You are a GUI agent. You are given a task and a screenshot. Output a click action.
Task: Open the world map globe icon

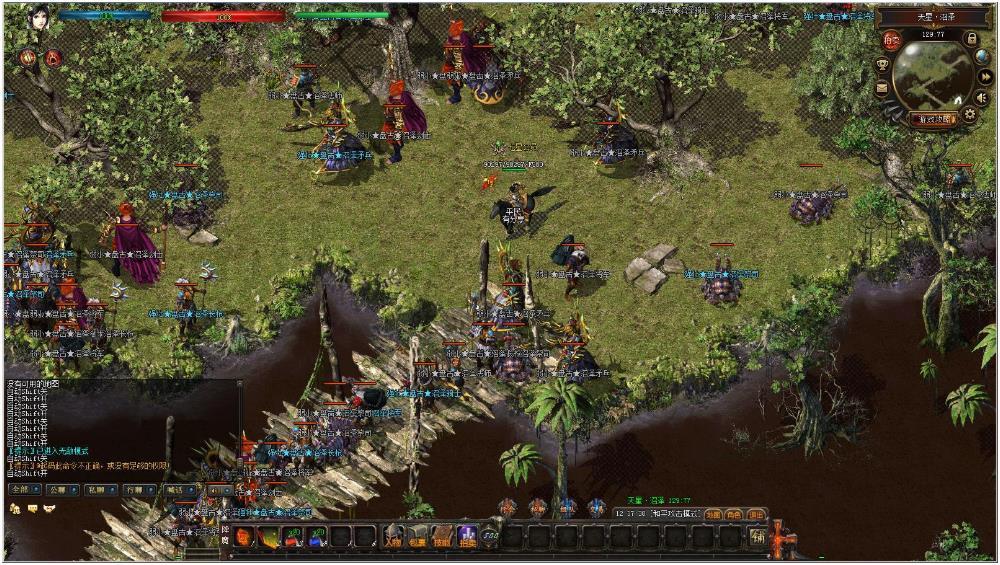[982, 57]
